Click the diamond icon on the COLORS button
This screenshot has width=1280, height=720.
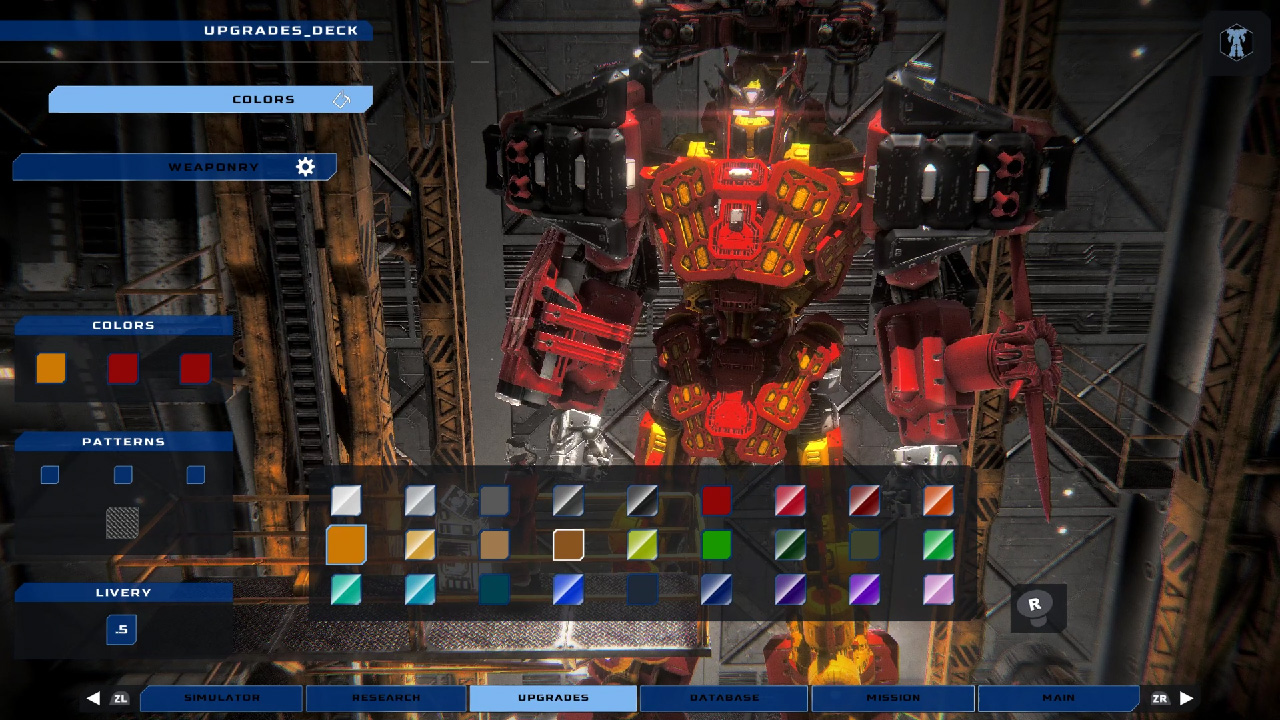click(x=342, y=99)
